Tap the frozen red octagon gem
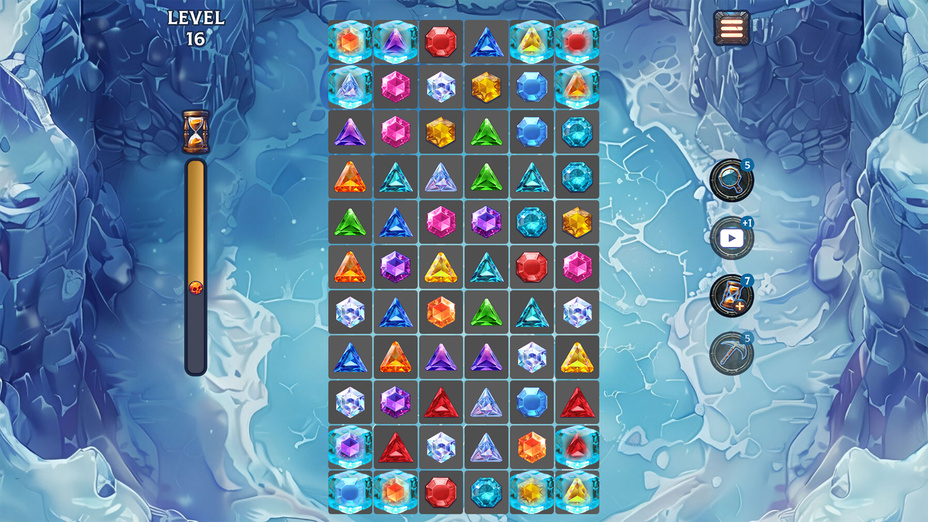 pos(577,42)
